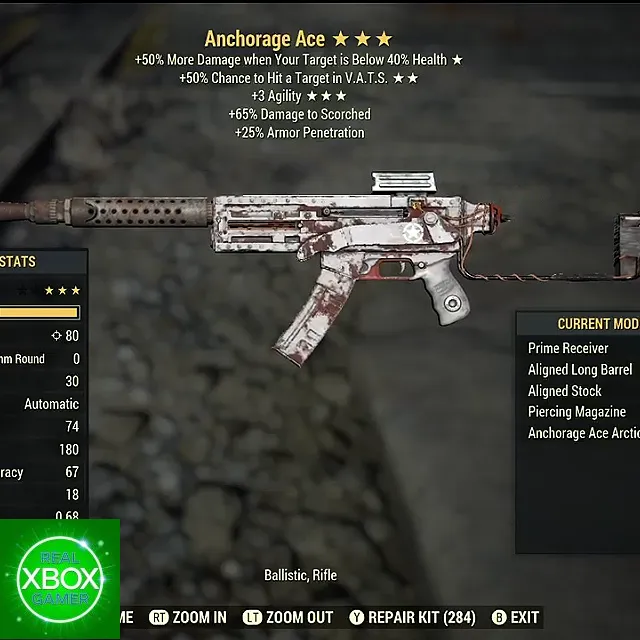Activate the Zoom Out option

tap(289, 617)
